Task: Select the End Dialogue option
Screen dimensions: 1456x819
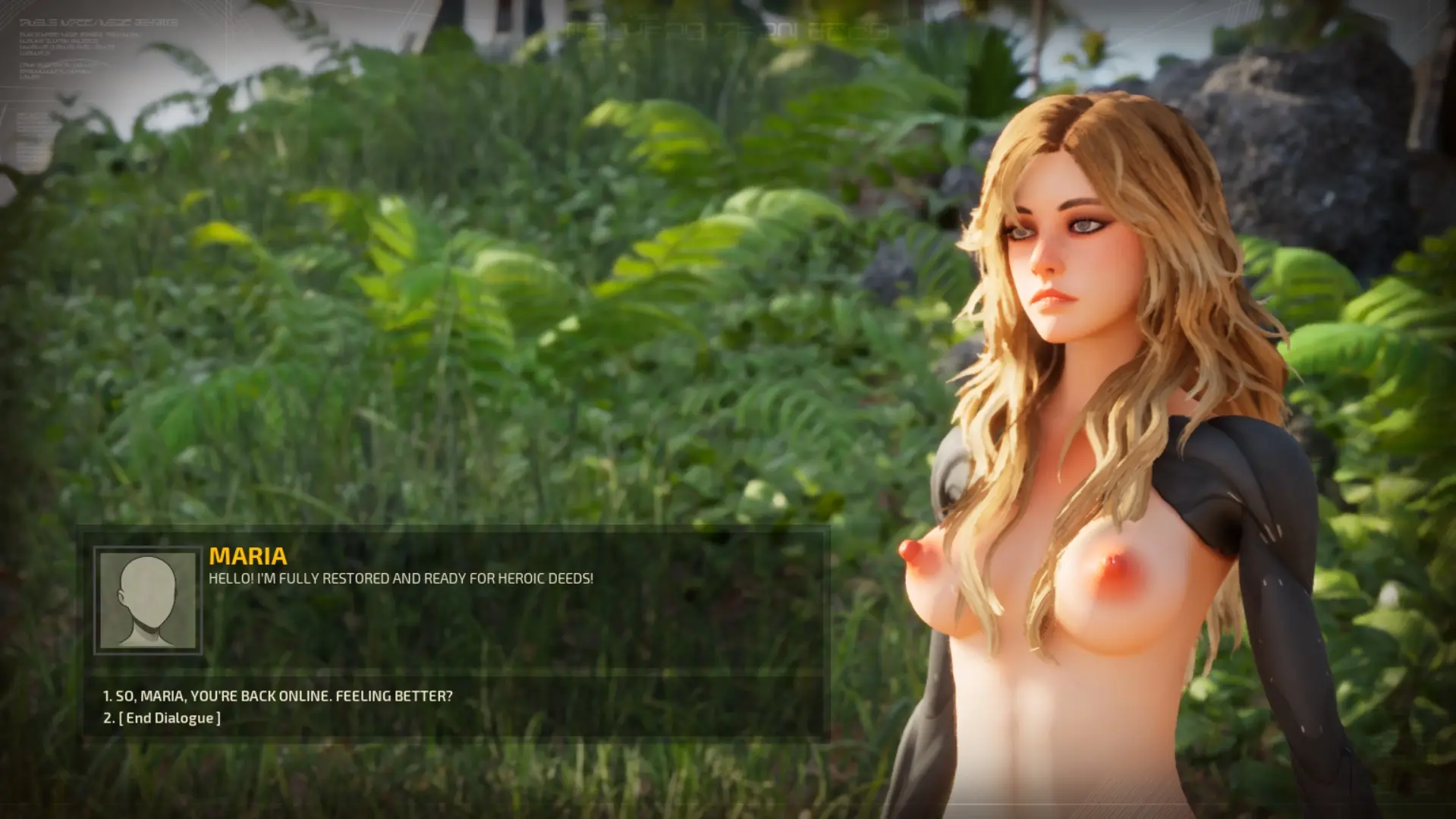Action: [x=162, y=718]
